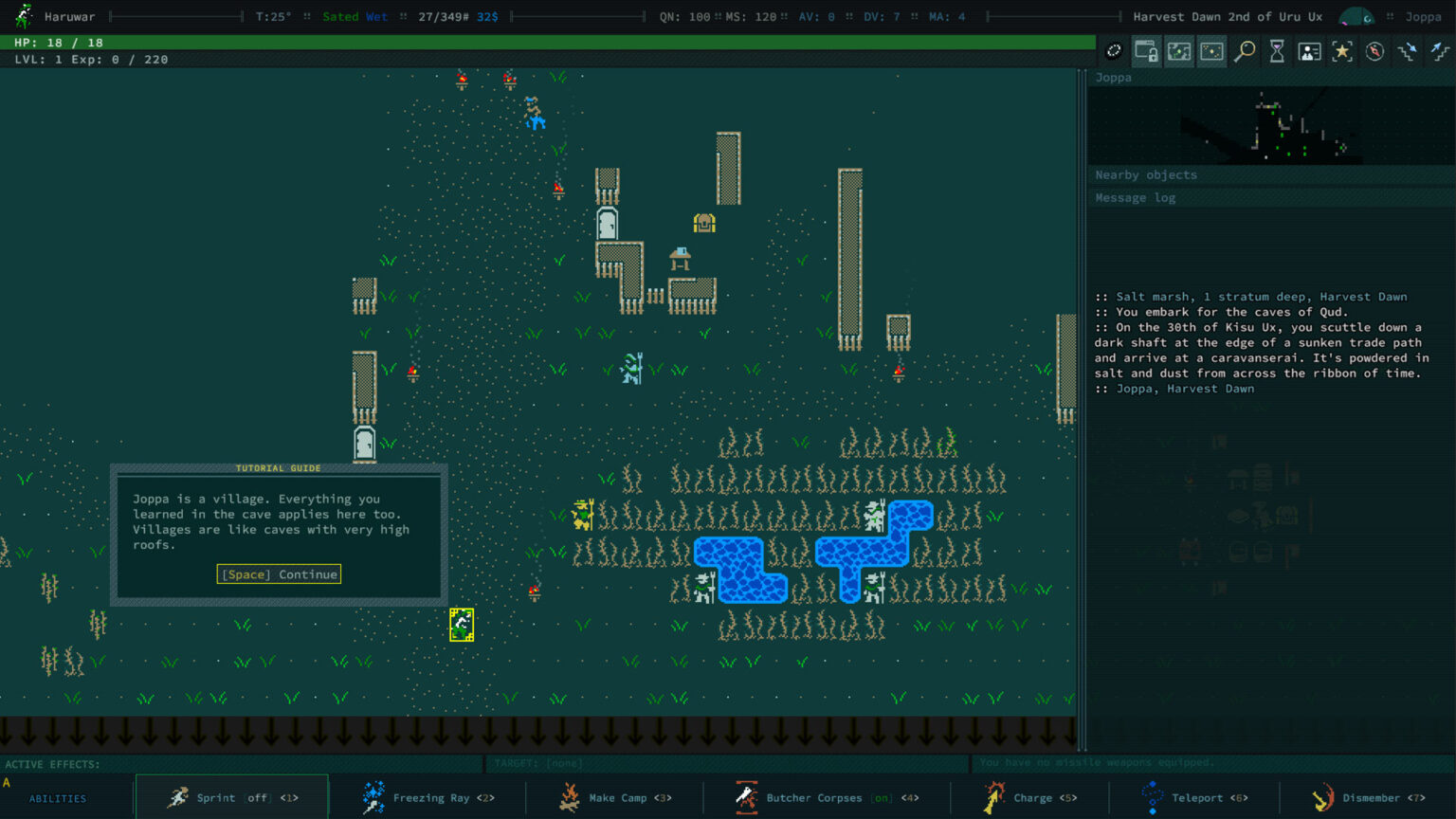Continue the tutorial guide dialog
This screenshot has width=1456, height=819.
click(279, 574)
